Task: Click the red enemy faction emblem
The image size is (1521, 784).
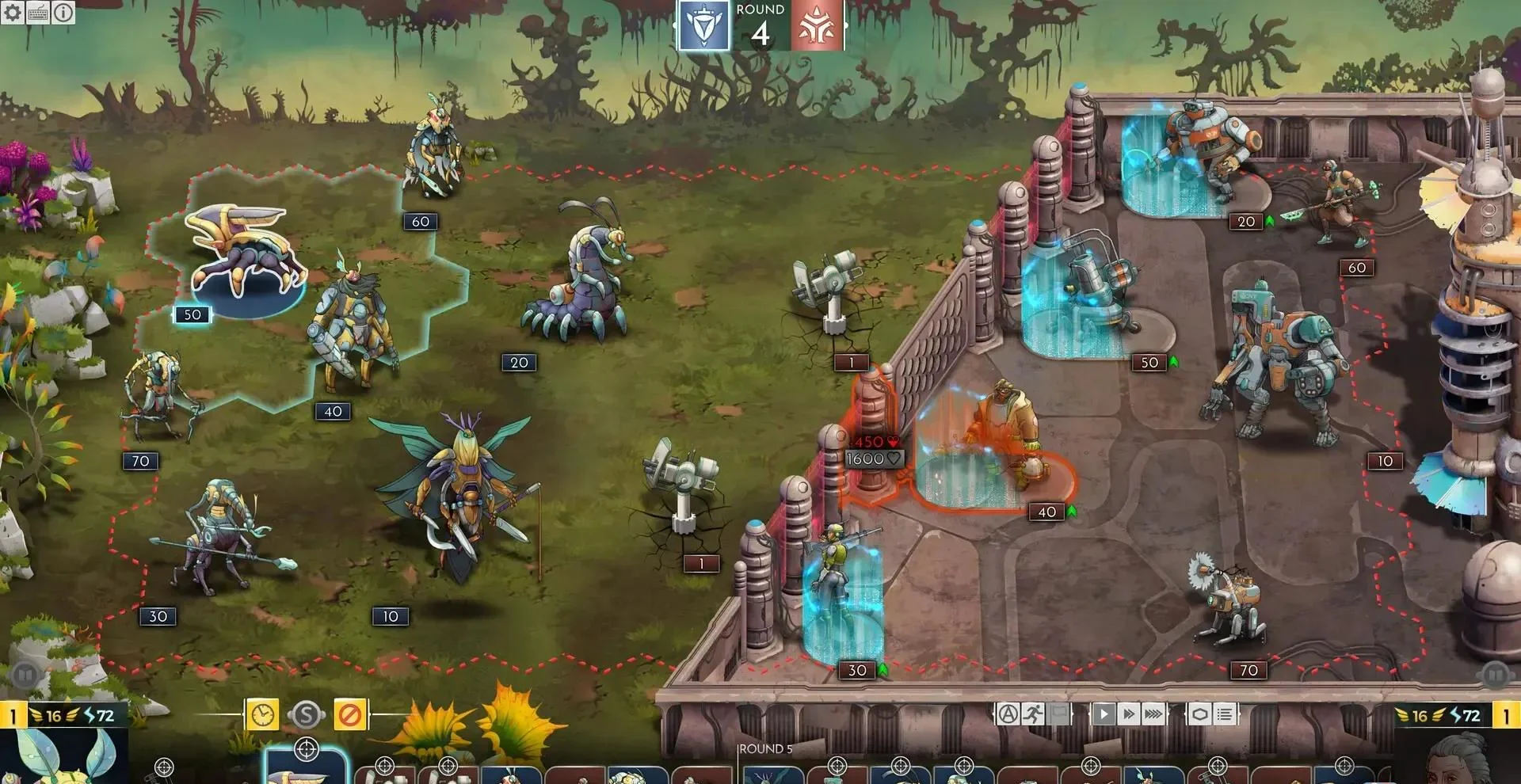Action: [x=817, y=27]
